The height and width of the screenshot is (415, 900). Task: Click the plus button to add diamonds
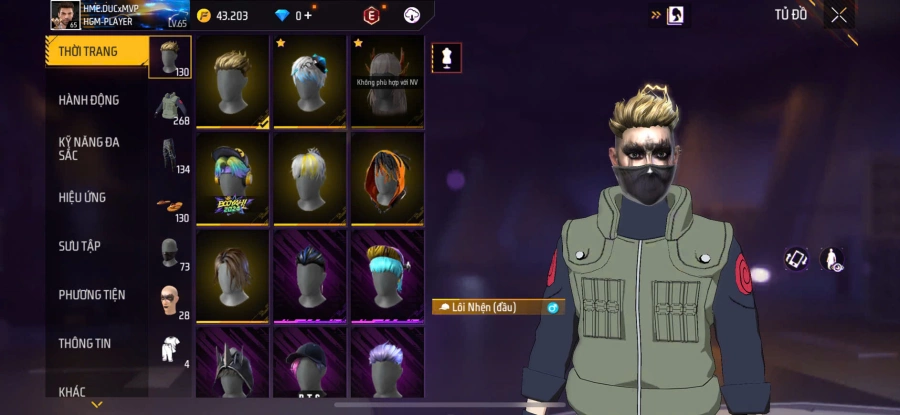(308, 15)
